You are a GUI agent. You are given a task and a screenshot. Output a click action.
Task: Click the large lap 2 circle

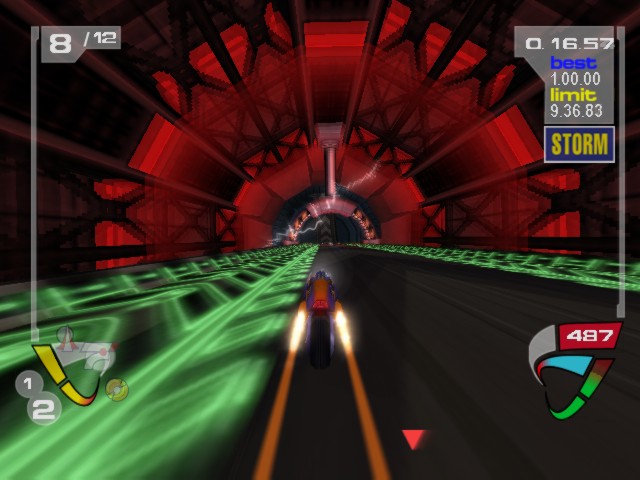(43, 409)
